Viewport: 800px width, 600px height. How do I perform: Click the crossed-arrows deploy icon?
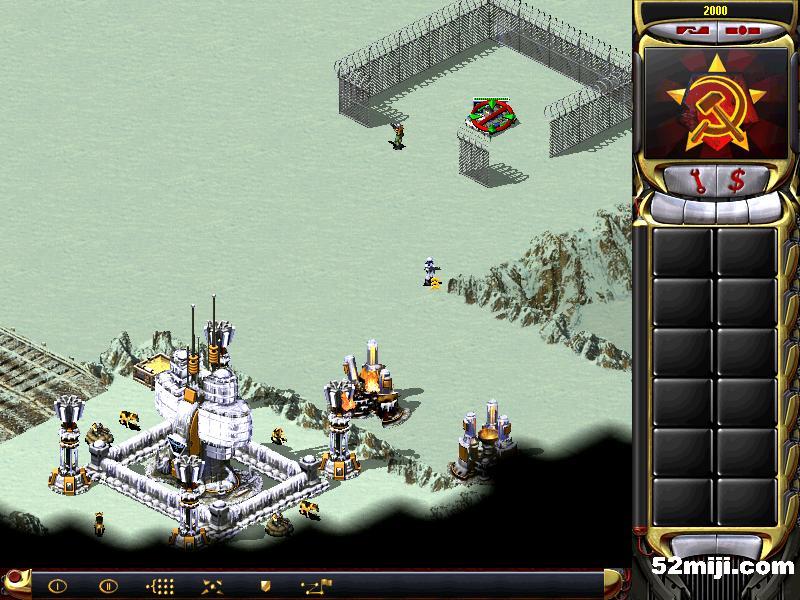[212, 585]
